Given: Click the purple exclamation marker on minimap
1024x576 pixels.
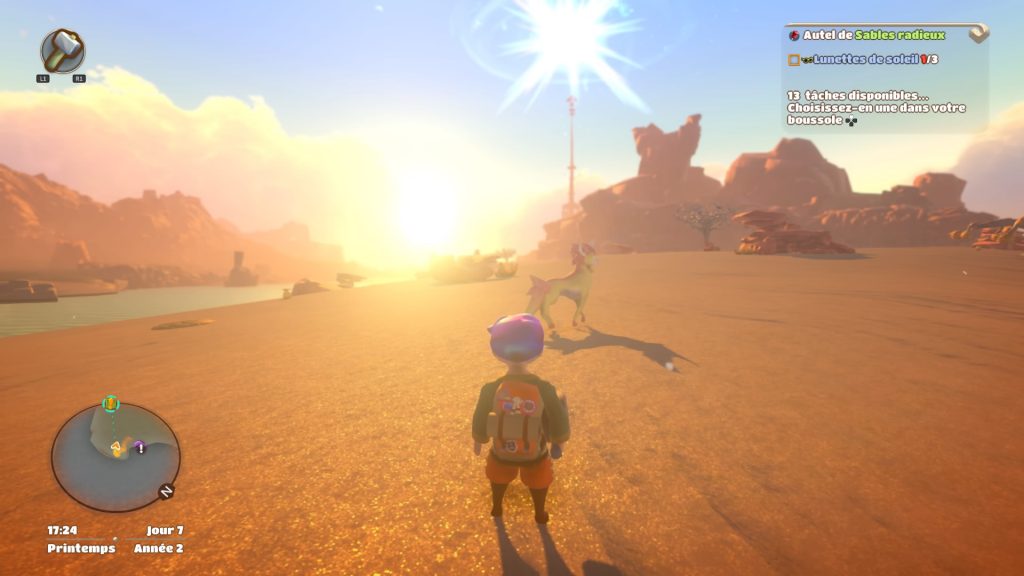Looking at the screenshot, I should [141, 448].
